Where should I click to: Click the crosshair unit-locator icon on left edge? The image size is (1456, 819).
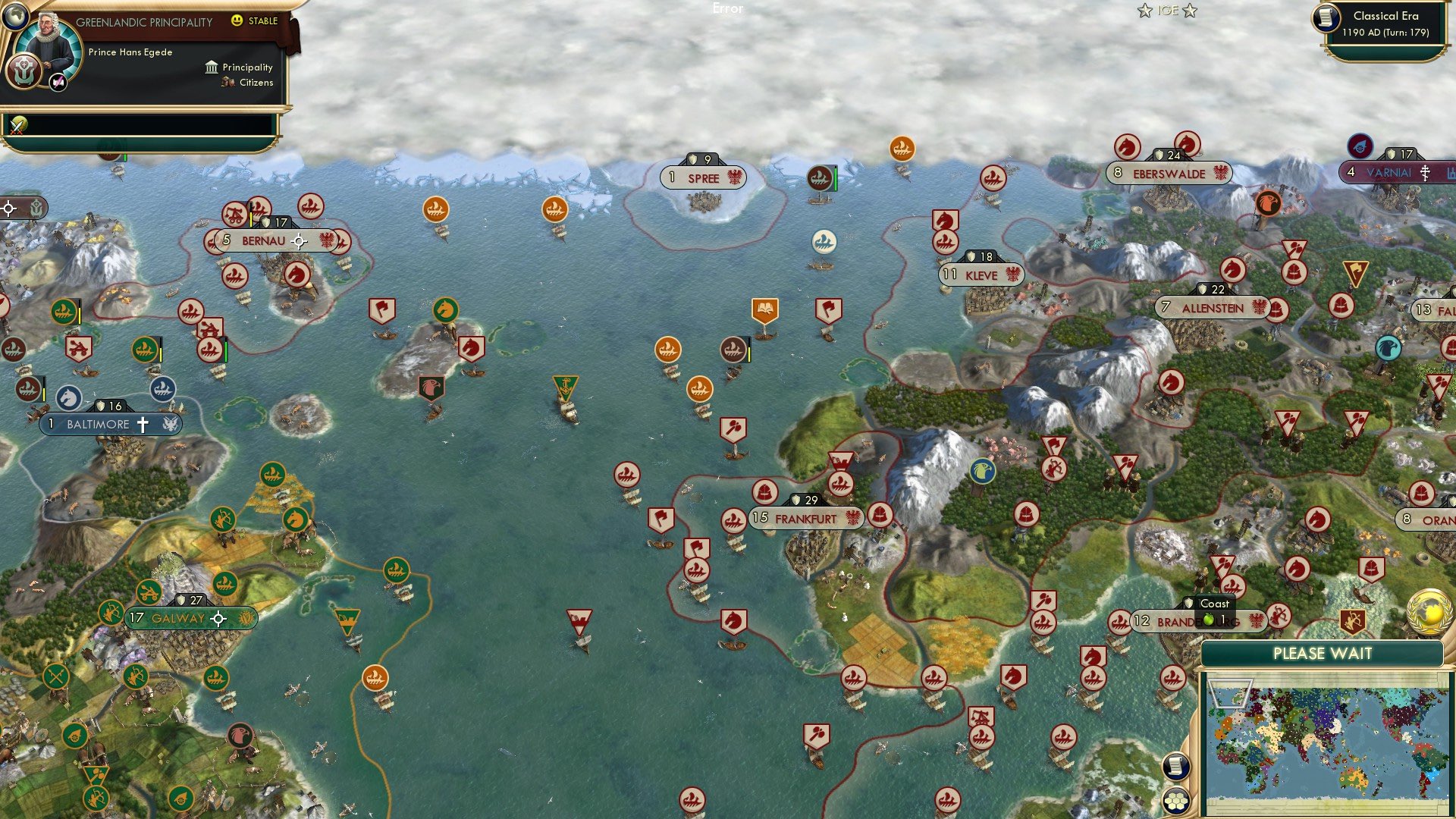tap(8, 209)
